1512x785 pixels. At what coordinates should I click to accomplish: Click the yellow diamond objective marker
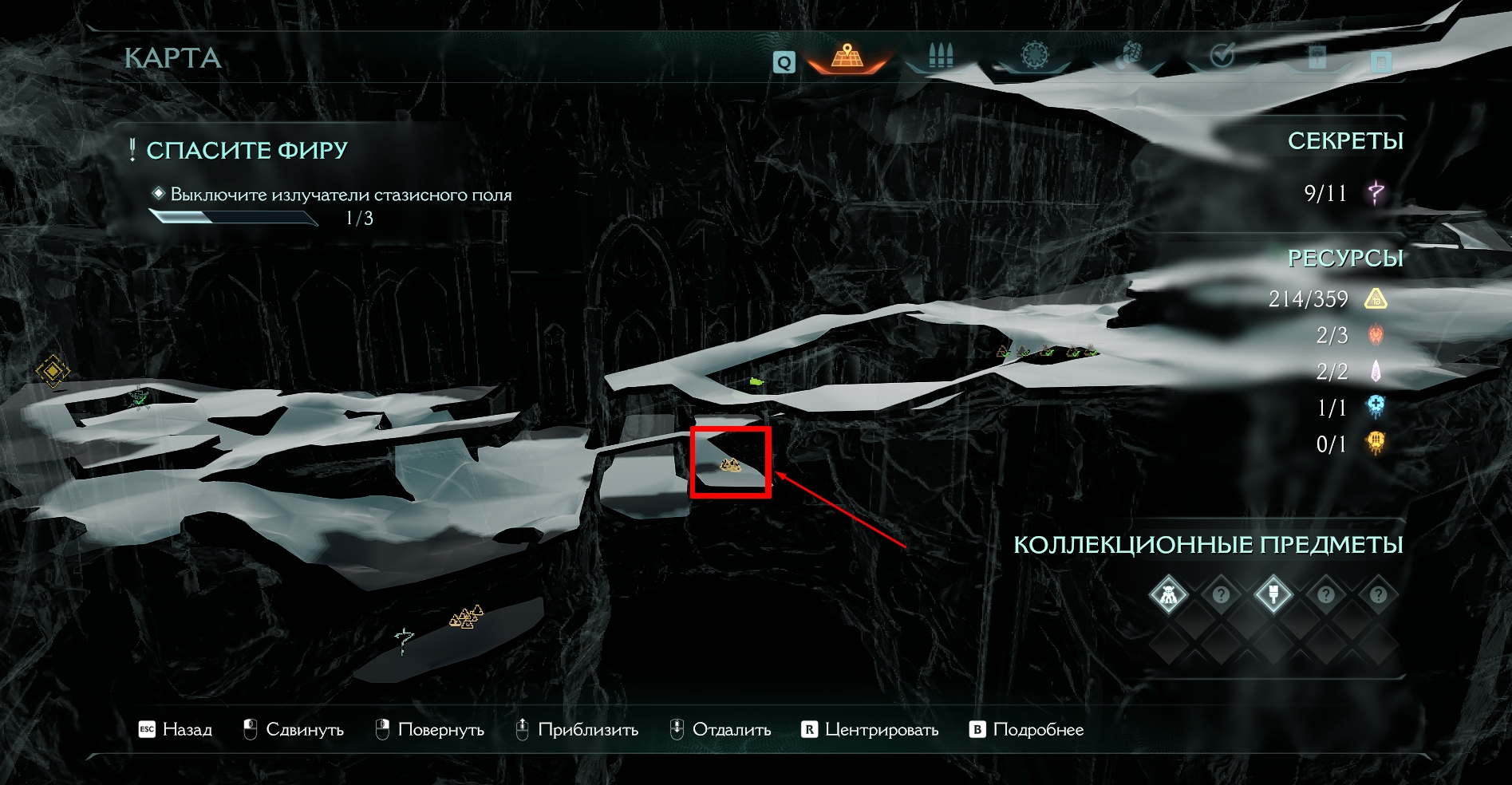[53, 371]
